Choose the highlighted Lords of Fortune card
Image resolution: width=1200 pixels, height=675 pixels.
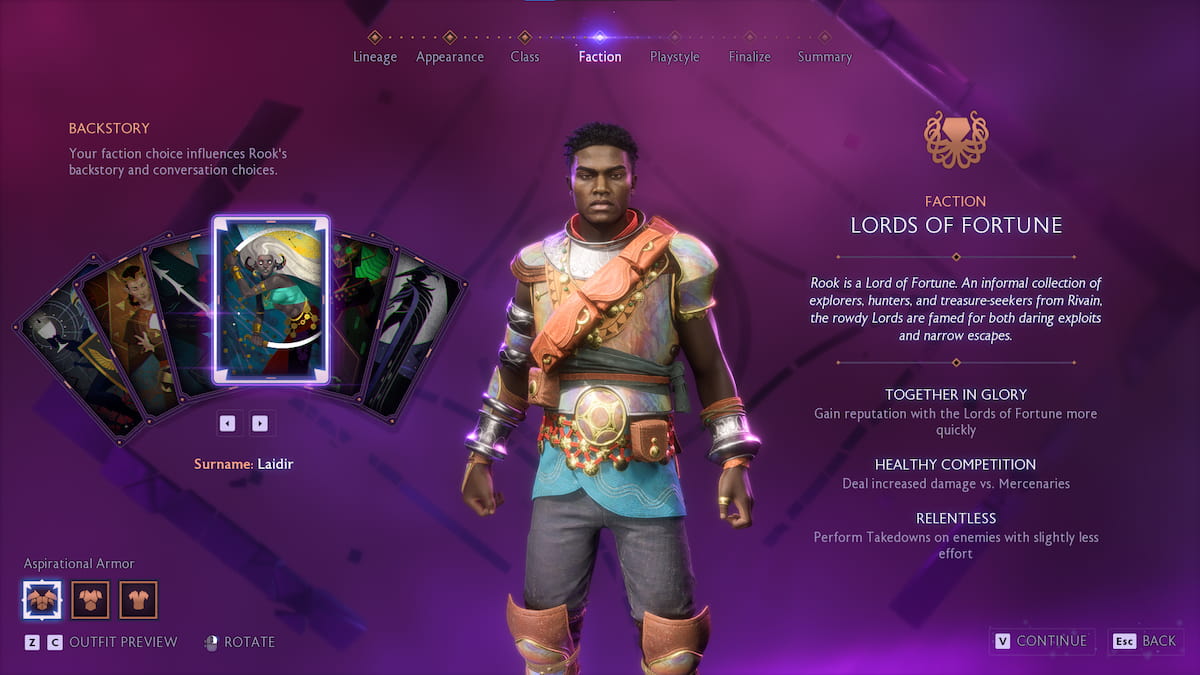tap(271, 300)
